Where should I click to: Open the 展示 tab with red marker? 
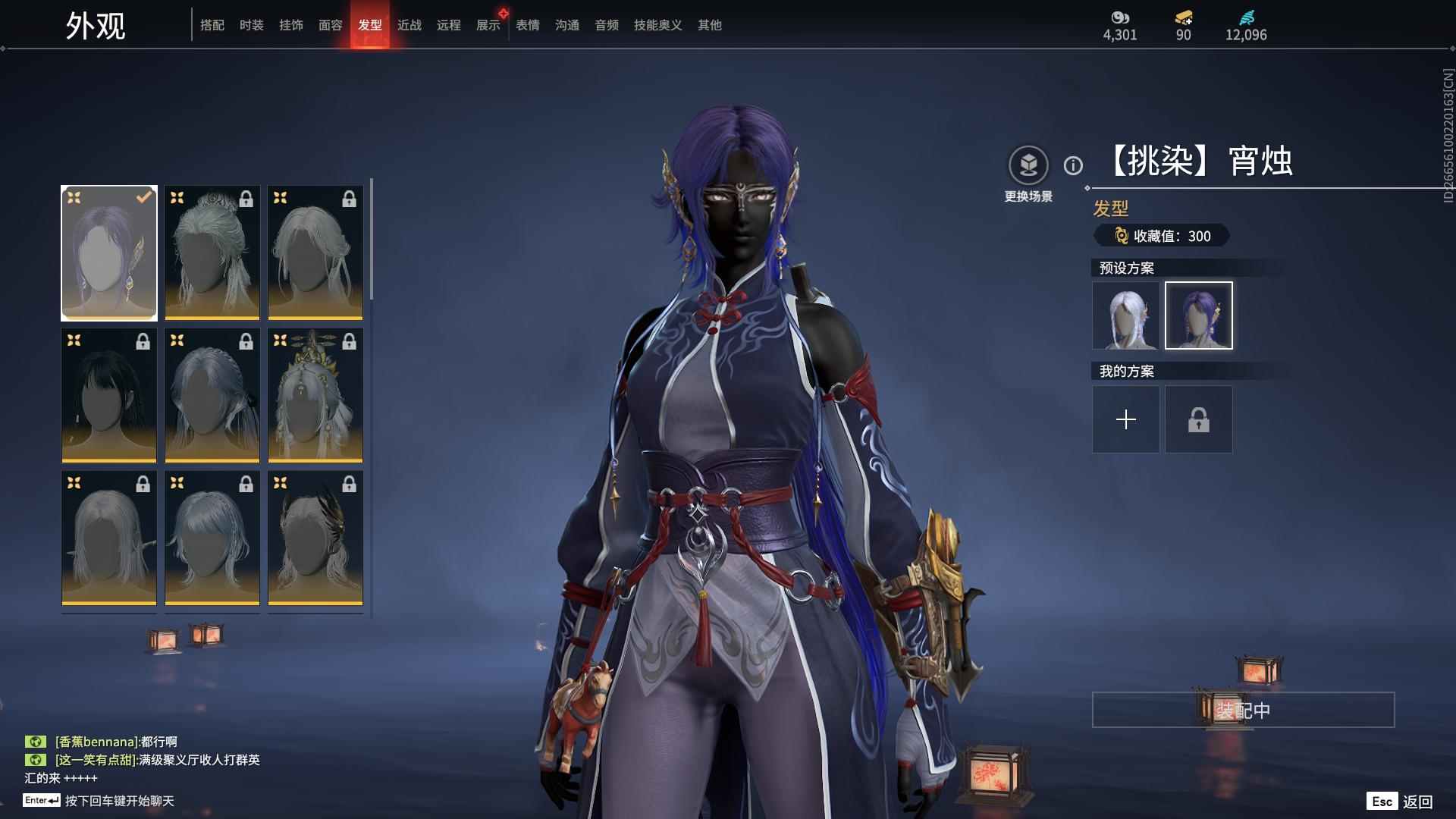(x=488, y=25)
